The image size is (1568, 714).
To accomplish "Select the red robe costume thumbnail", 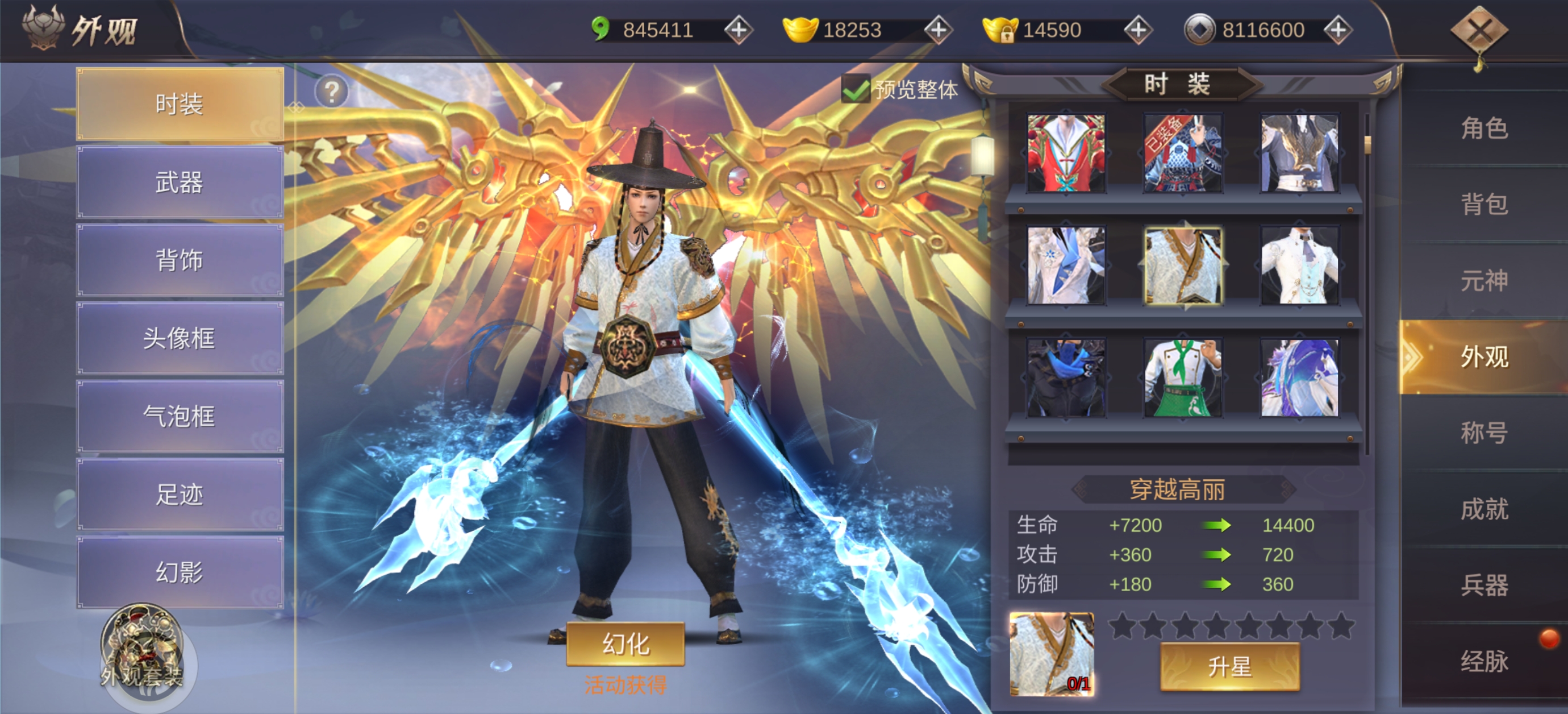I will (1066, 153).
